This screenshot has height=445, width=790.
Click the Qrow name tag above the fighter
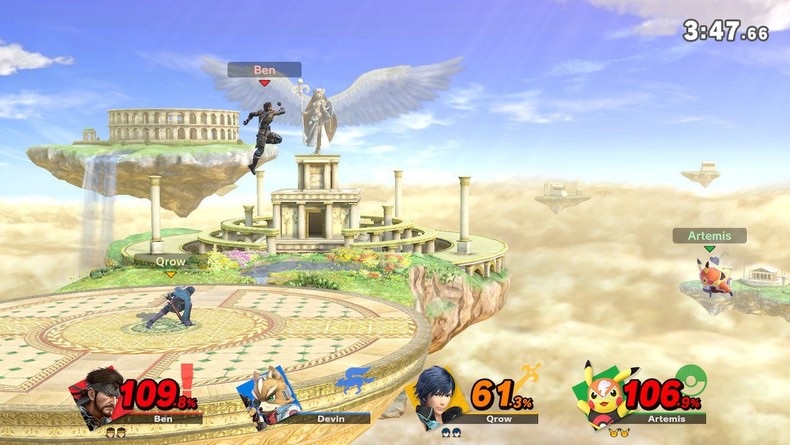pos(170,260)
